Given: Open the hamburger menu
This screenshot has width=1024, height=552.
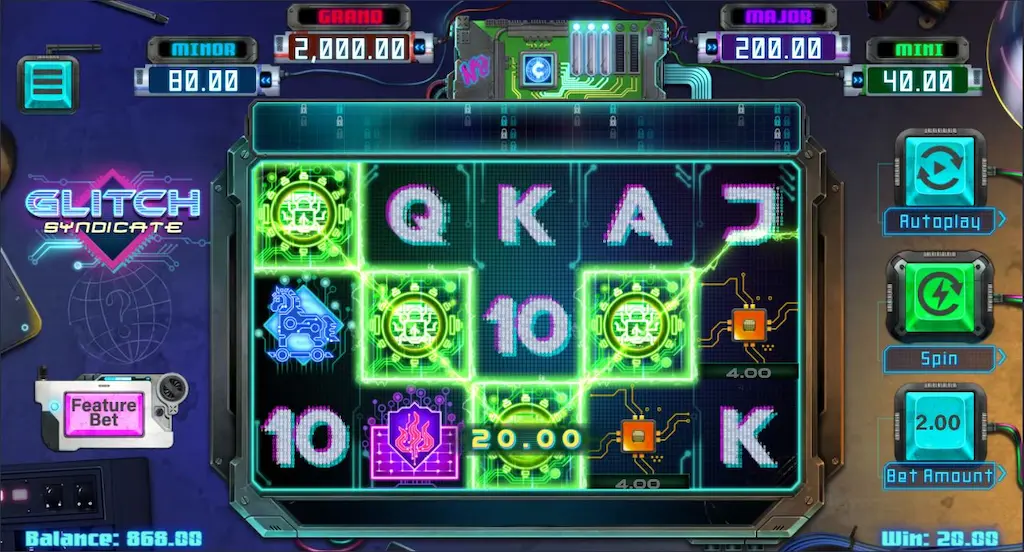Looking at the screenshot, I should point(48,83).
